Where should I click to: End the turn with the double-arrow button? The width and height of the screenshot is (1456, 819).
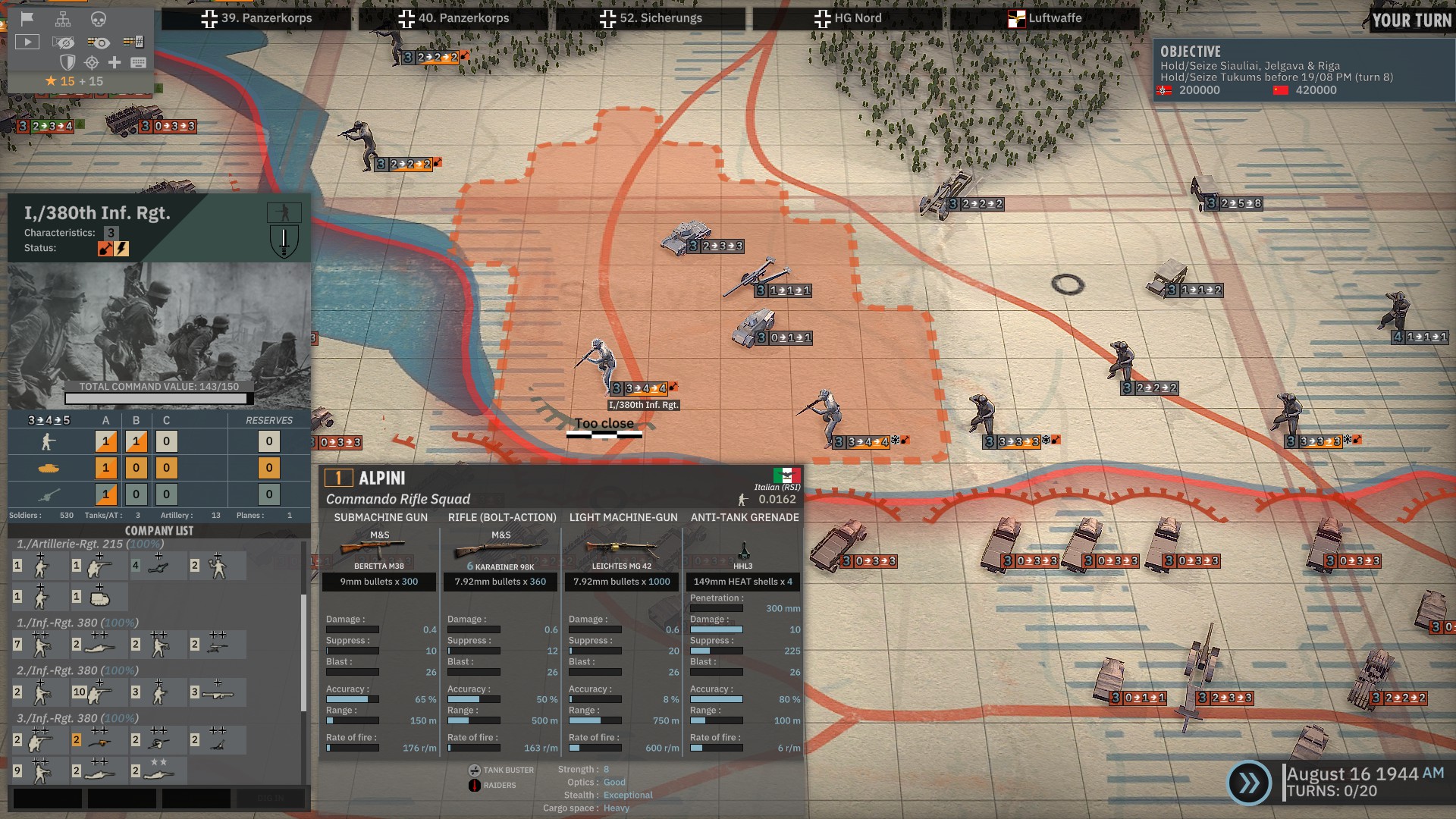pyautogui.click(x=1249, y=783)
